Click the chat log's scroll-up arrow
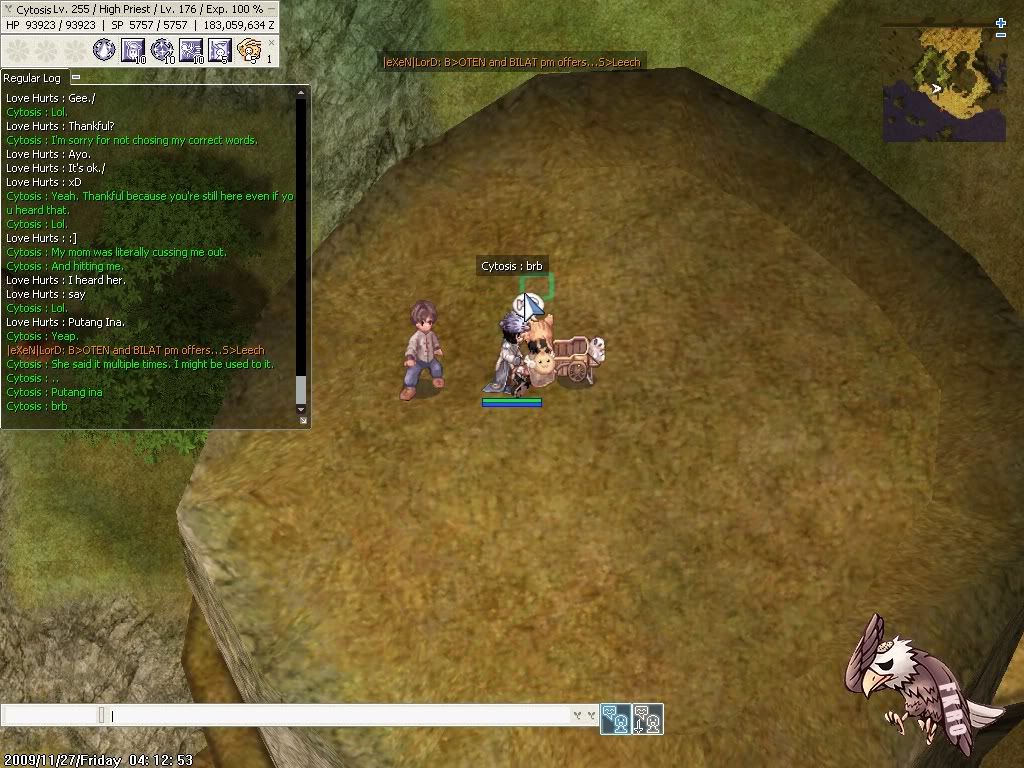 pyautogui.click(x=301, y=93)
